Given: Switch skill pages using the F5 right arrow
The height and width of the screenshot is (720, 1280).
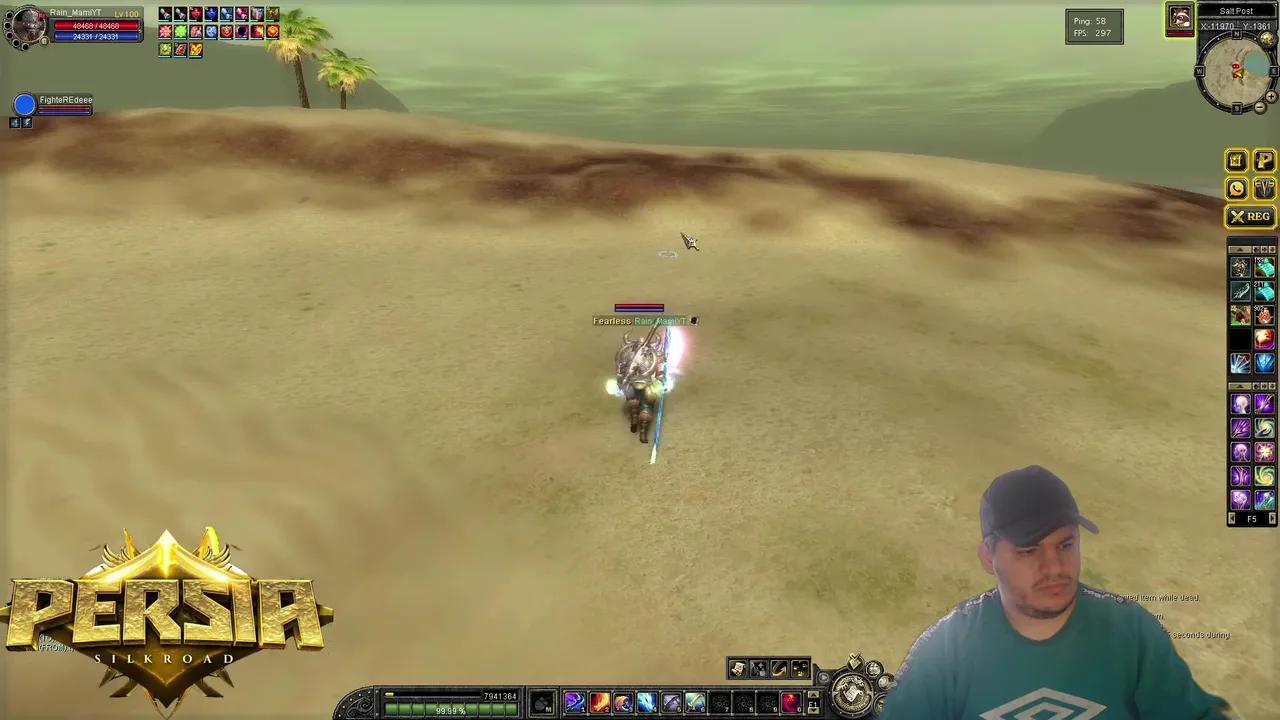Looking at the screenshot, I should point(1271,518).
